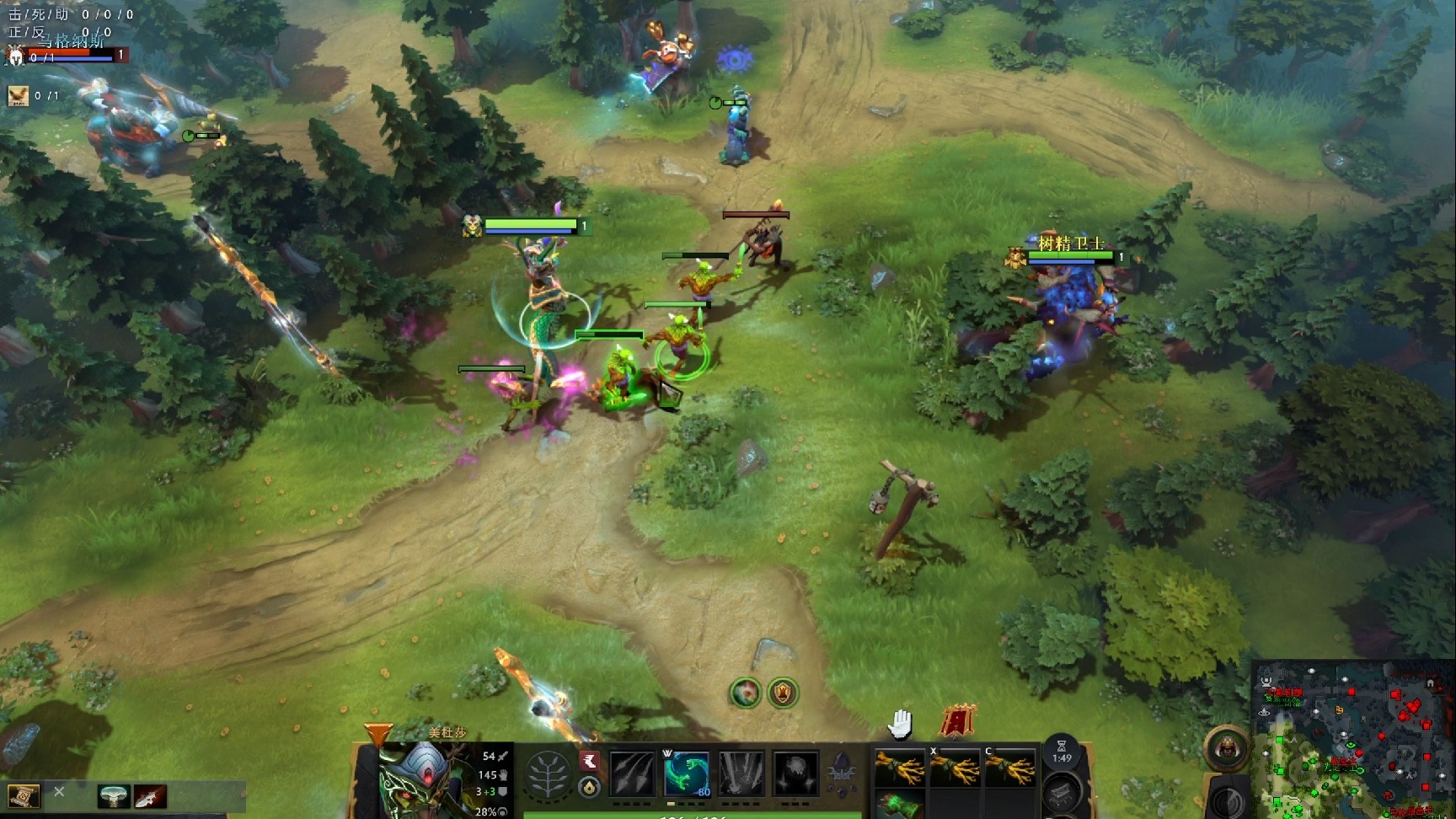Click the courier icon showing 0/1 in top-left
Viewport: 1456px width, 819px height.
(19, 96)
